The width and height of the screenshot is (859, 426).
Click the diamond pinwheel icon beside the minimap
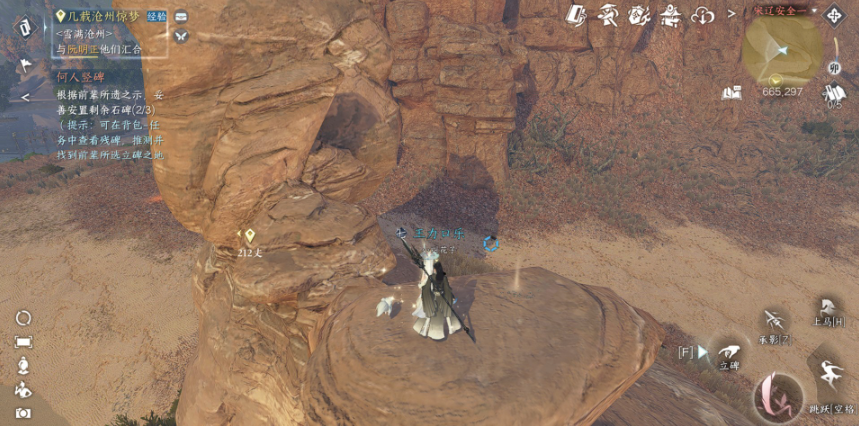click(x=832, y=17)
